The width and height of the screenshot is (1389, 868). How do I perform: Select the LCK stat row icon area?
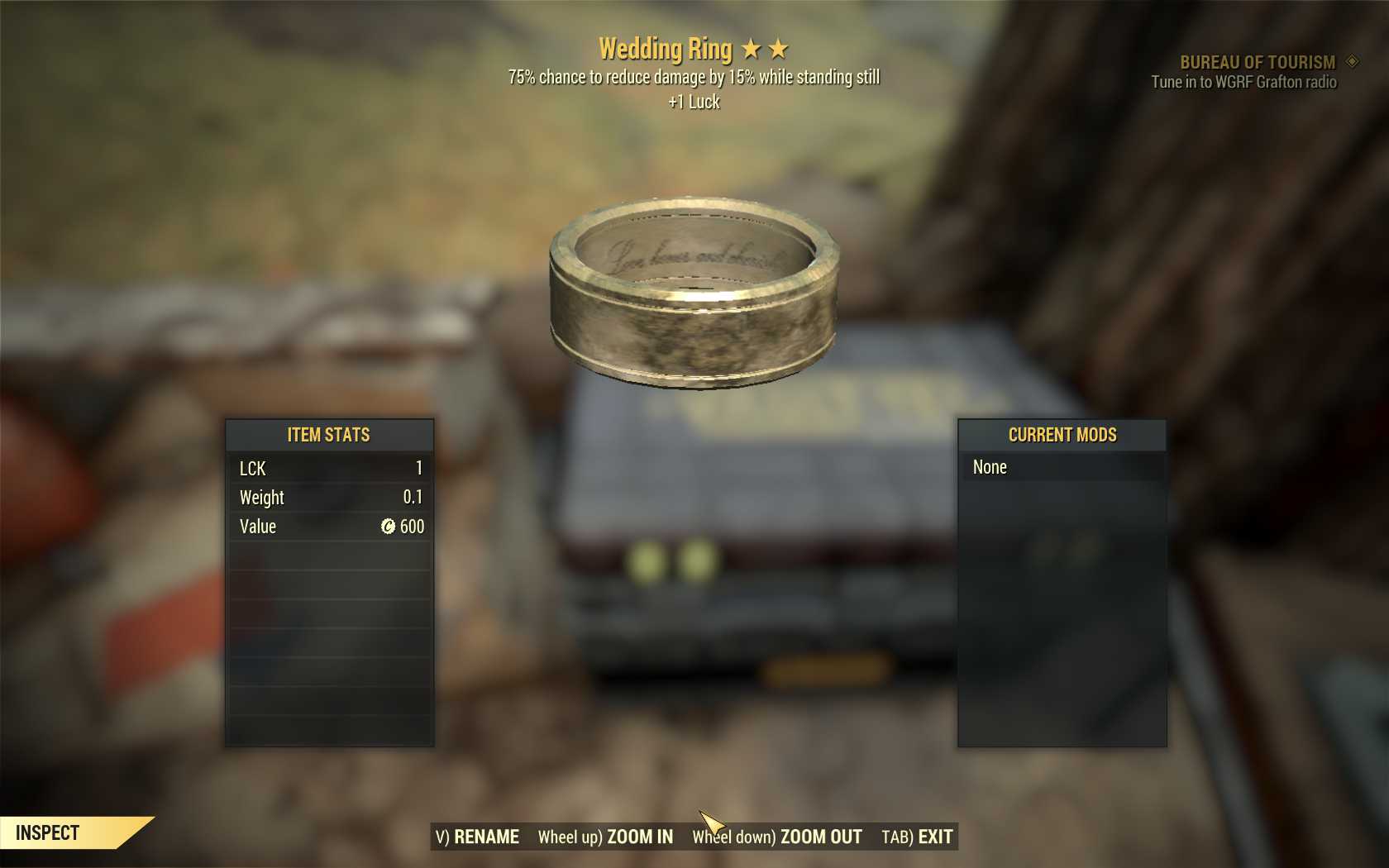(252, 469)
